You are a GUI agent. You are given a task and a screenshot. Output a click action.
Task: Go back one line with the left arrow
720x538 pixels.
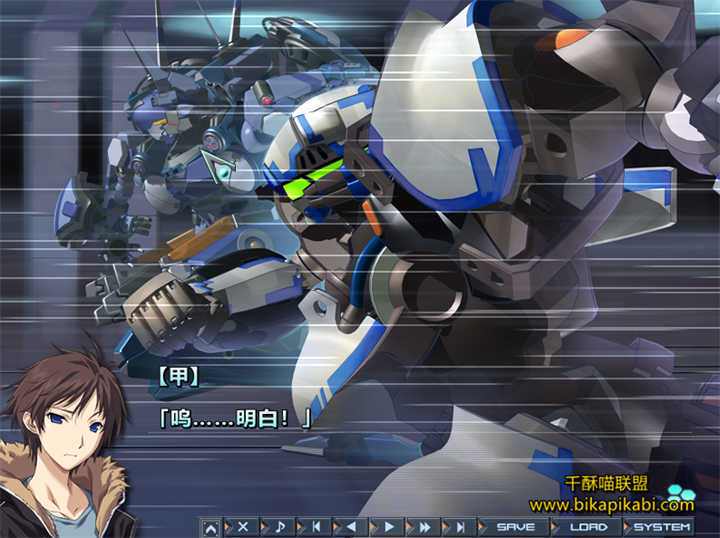351,526
